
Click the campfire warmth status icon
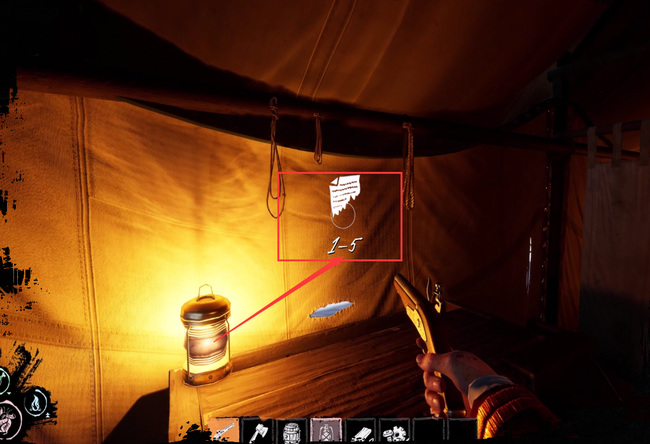[35, 403]
